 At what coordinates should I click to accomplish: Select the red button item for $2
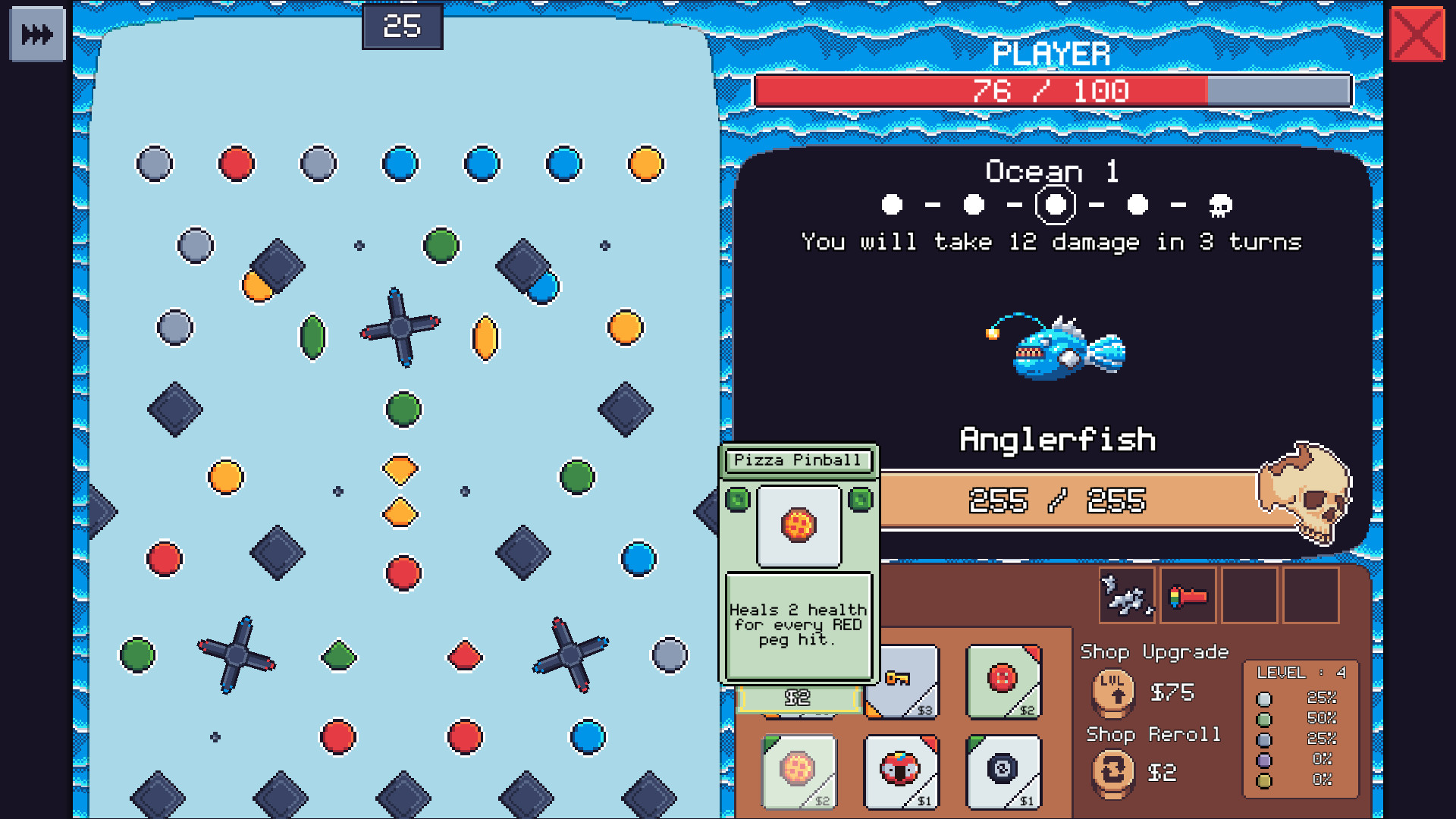tap(1003, 682)
